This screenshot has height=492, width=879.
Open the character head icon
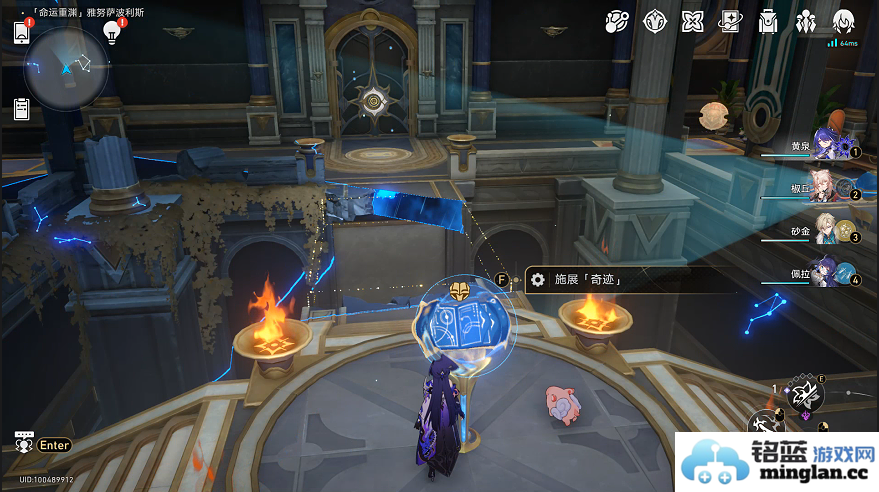click(x=843, y=21)
